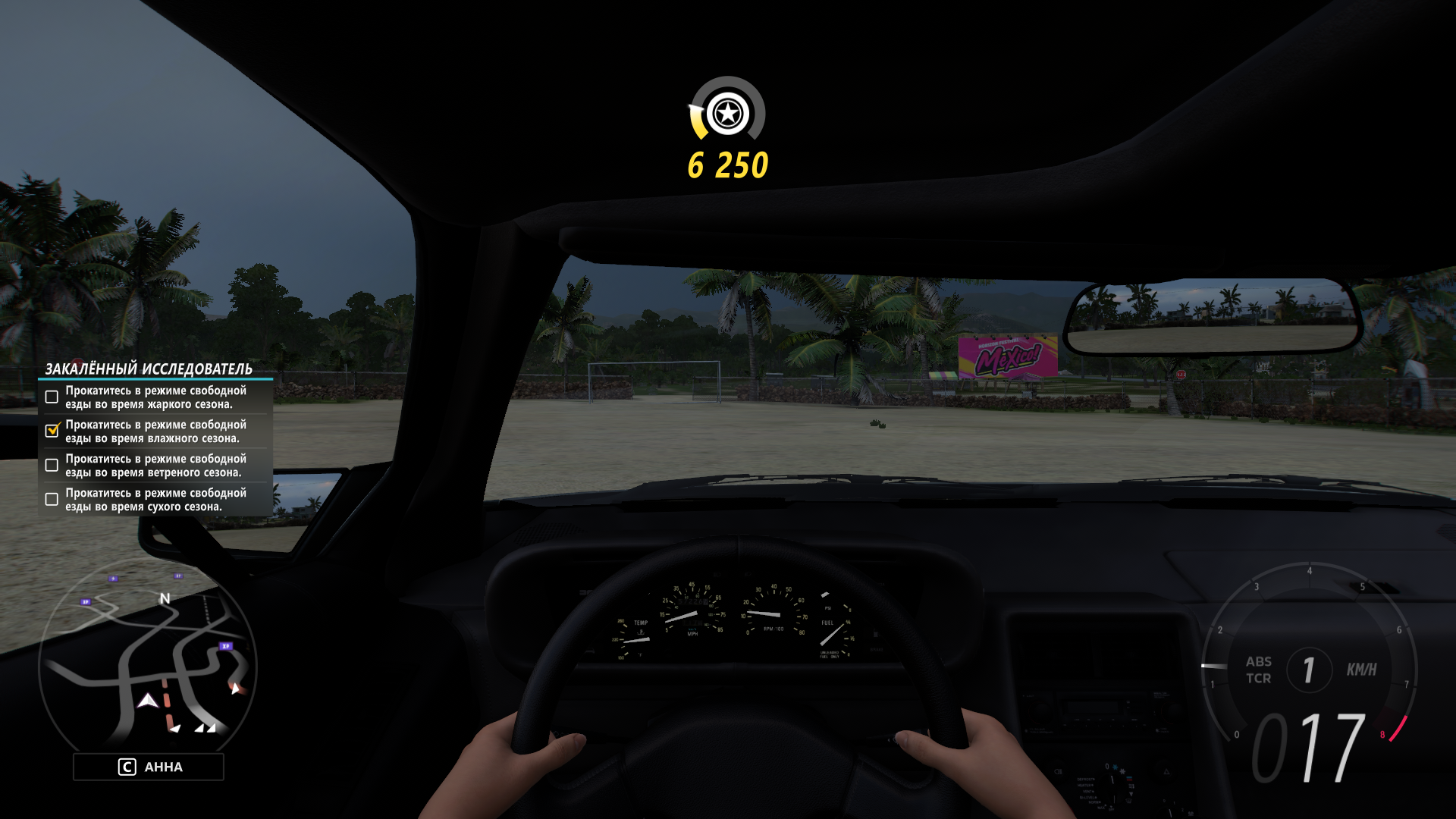Screen dimensions: 1456x819
Task: Select the hot season free roam objective
Action: 155,397
